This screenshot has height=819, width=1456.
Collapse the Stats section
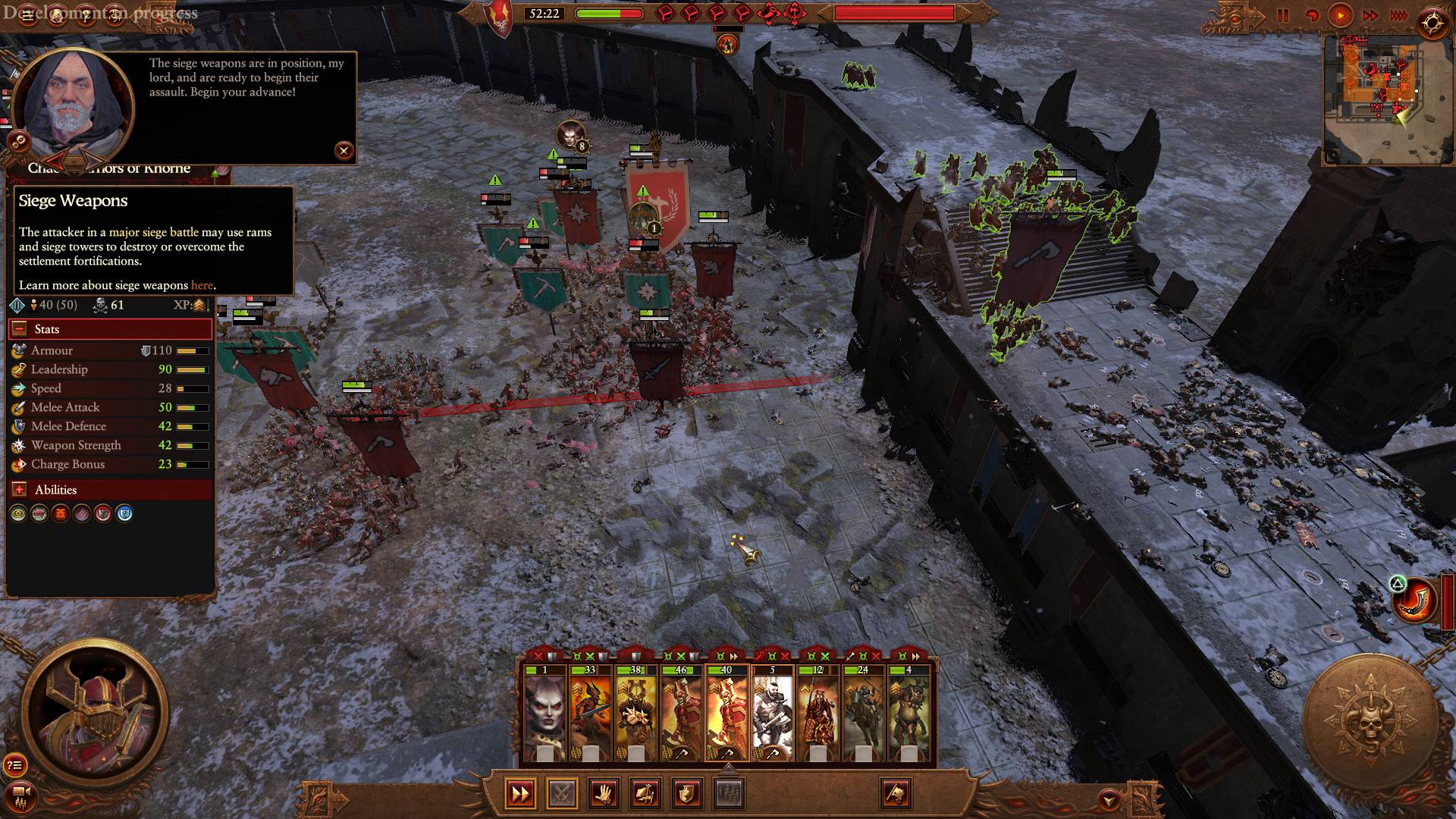[19, 328]
